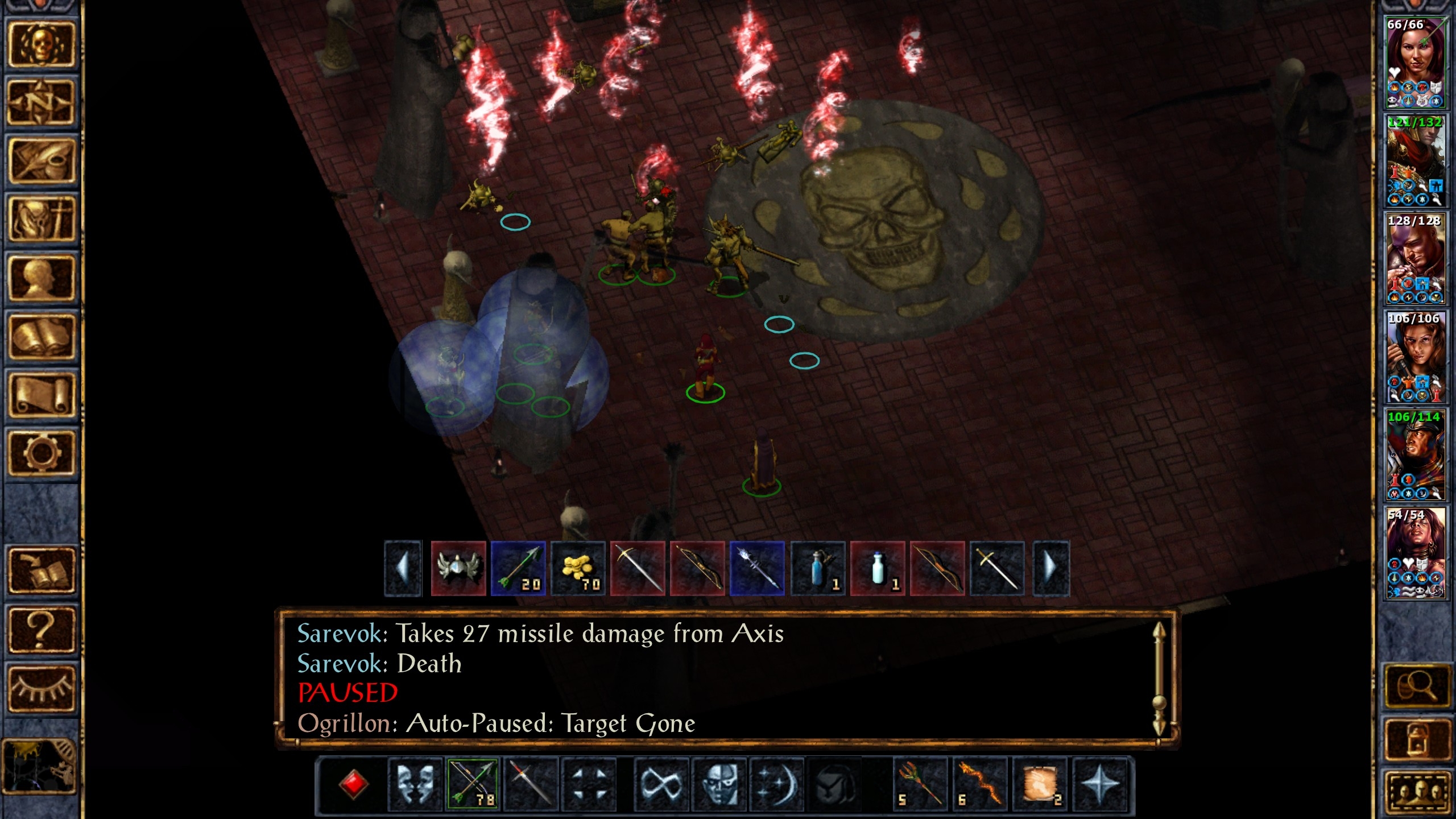Open the gear options menu
1456x819 pixels.
[41, 453]
